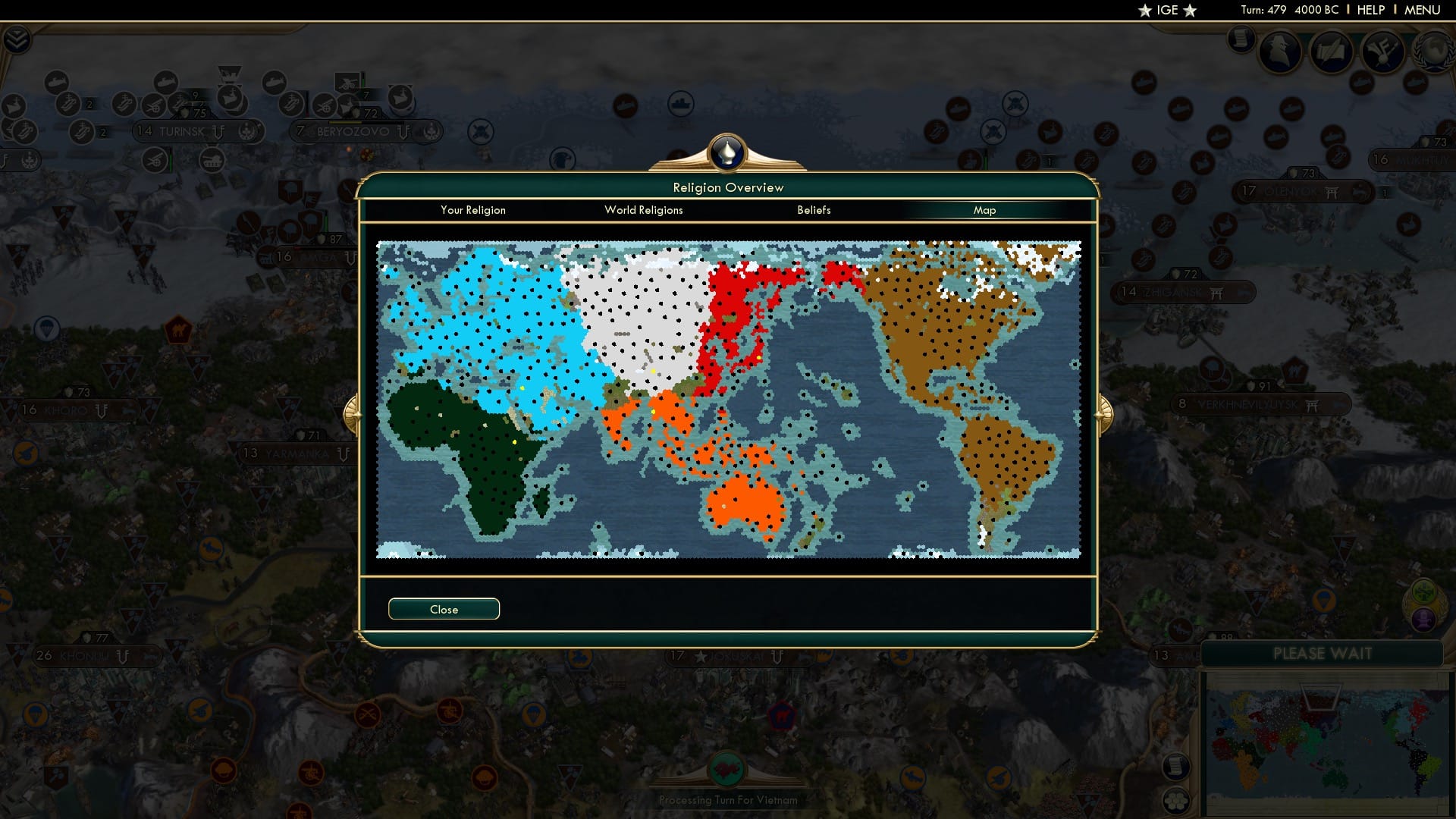Select the Your Religion tab
The height and width of the screenshot is (819, 1456).
[473, 210]
